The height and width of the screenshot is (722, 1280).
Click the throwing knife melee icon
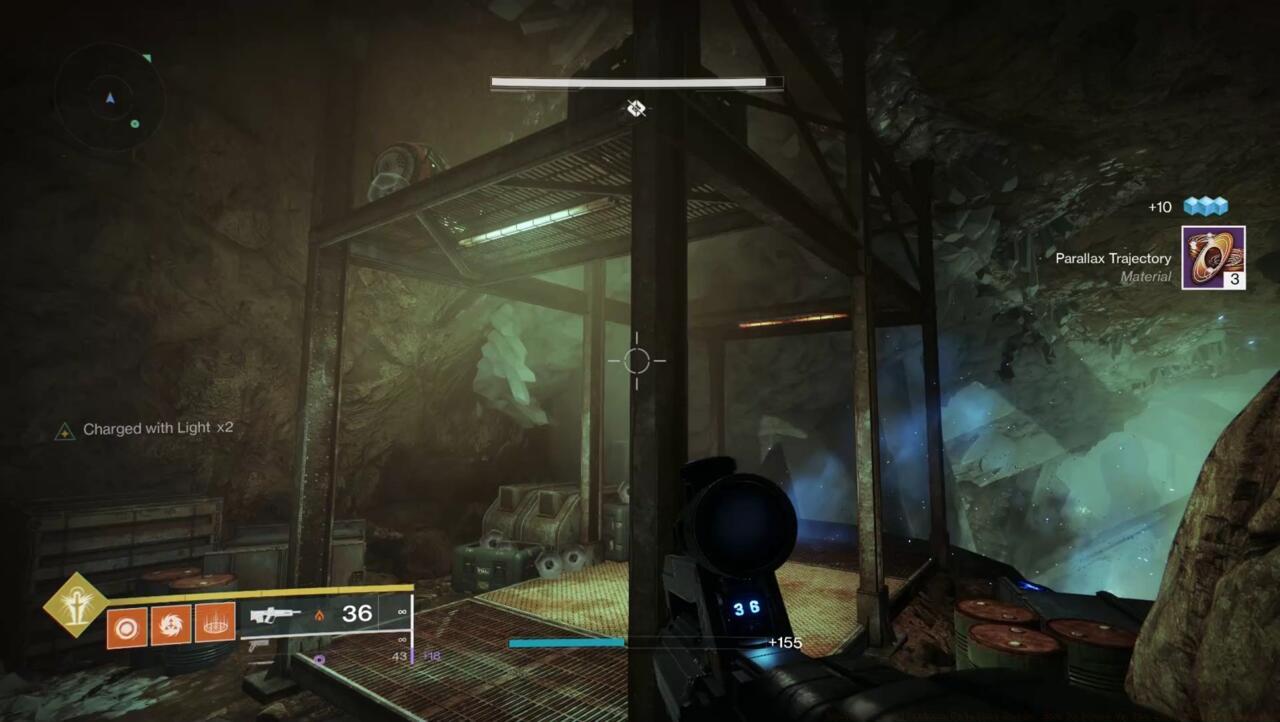pyautogui.click(x=126, y=627)
